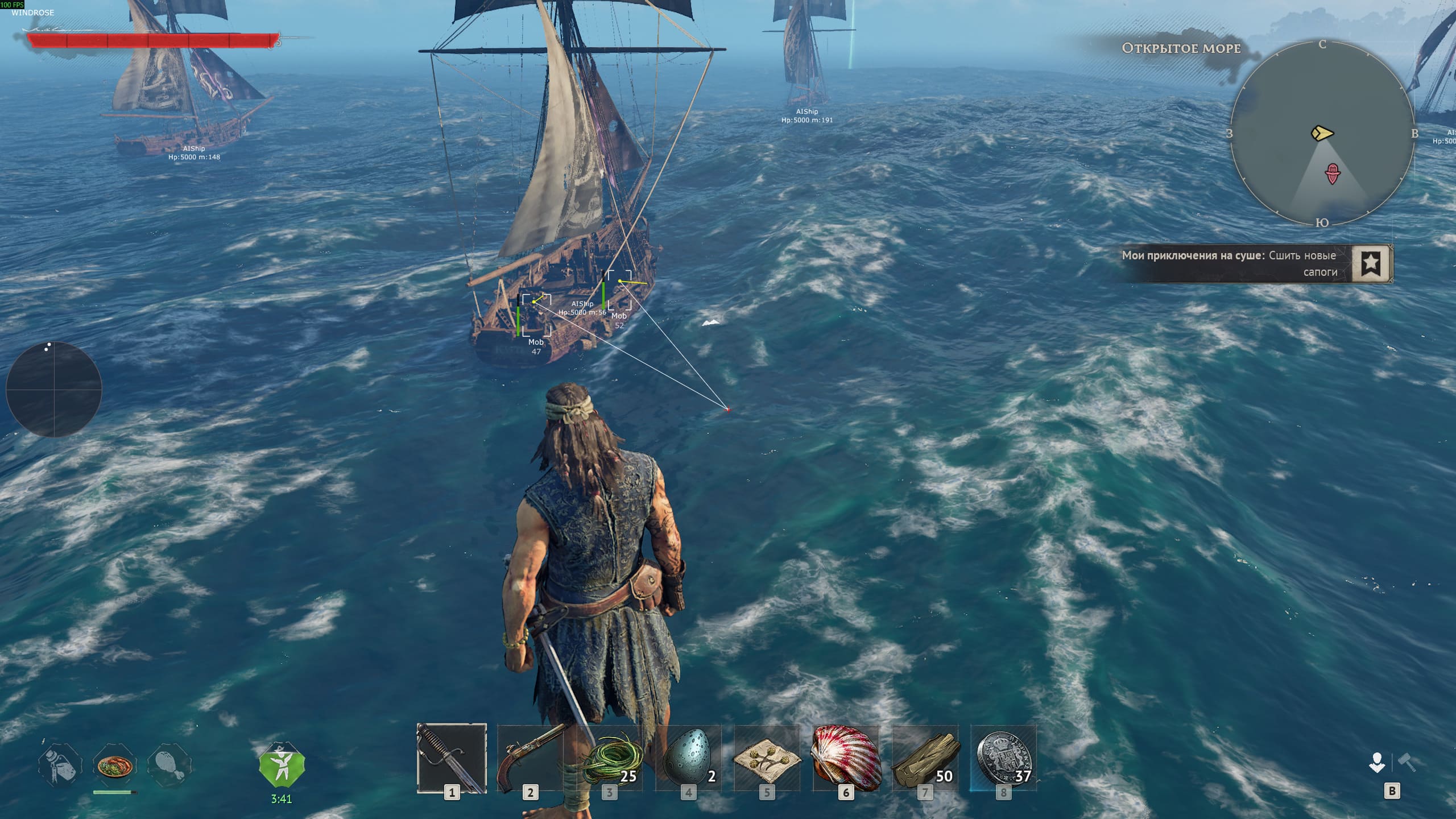The height and width of the screenshot is (819, 1456).
Task: Click the potion bottle consumable slot
Action: coord(60,765)
